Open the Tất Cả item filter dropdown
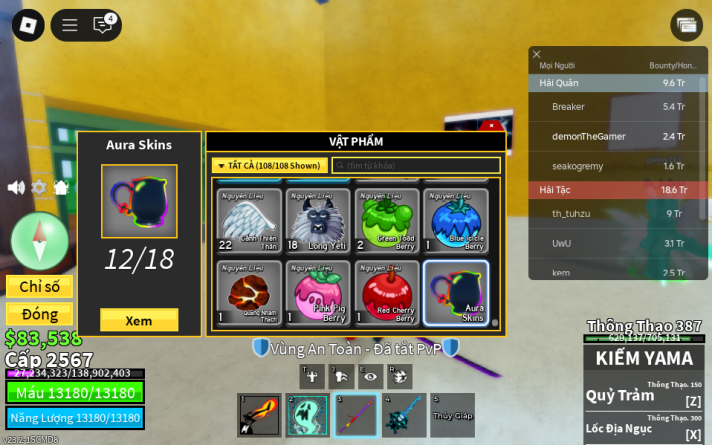This screenshot has width=712, height=445. point(268,165)
